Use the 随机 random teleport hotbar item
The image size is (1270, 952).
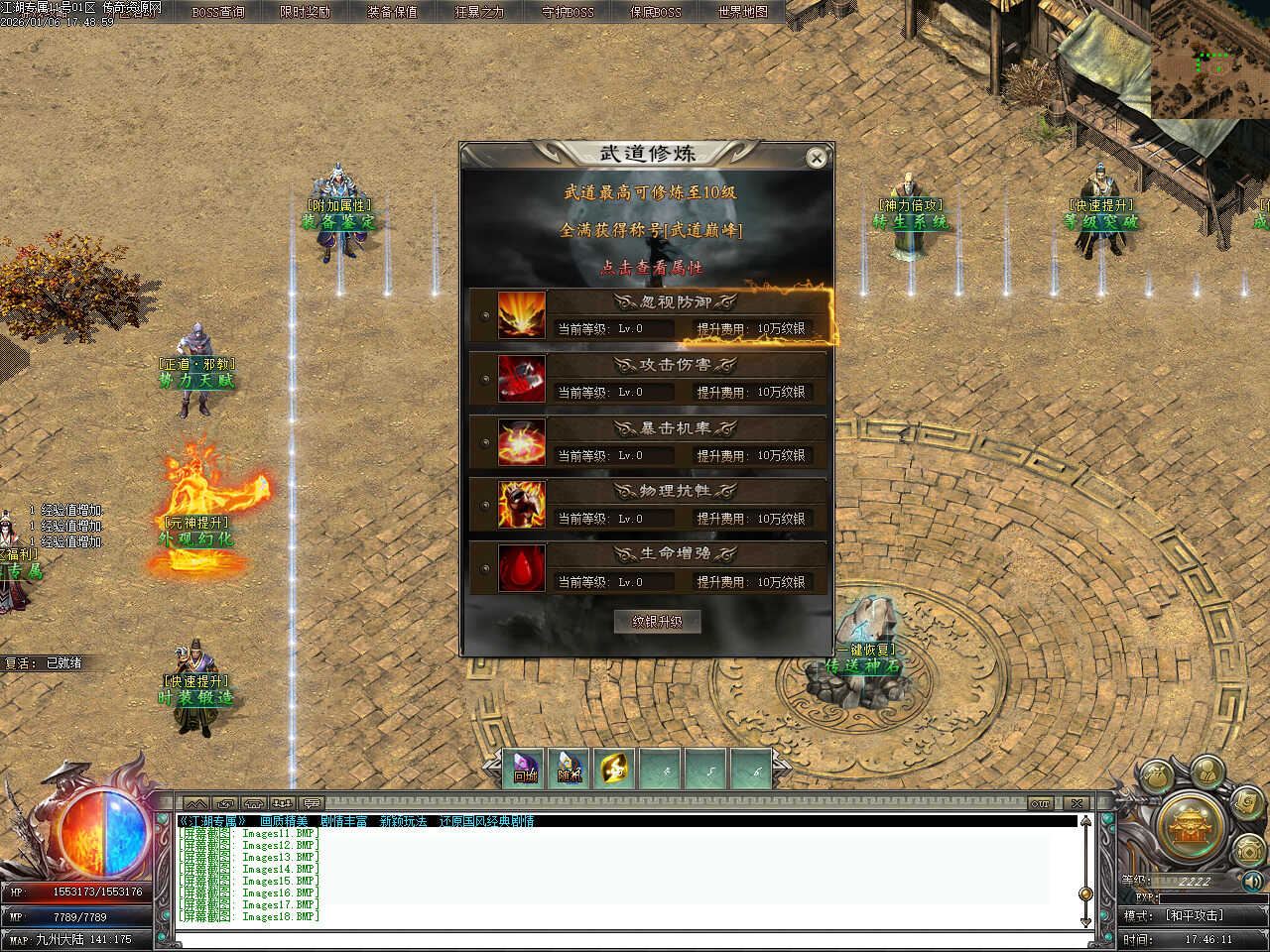pyautogui.click(x=570, y=769)
